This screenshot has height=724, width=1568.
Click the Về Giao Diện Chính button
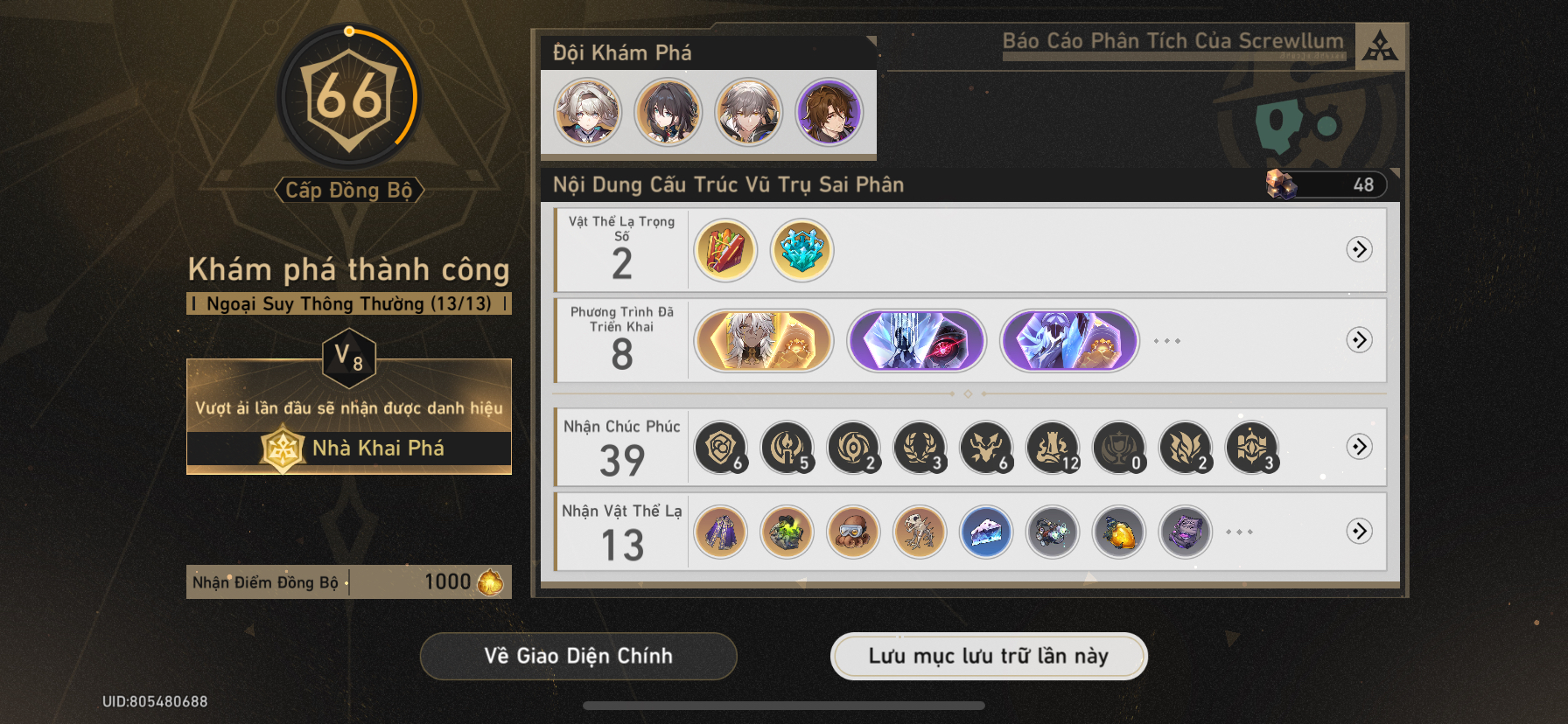click(579, 656)
